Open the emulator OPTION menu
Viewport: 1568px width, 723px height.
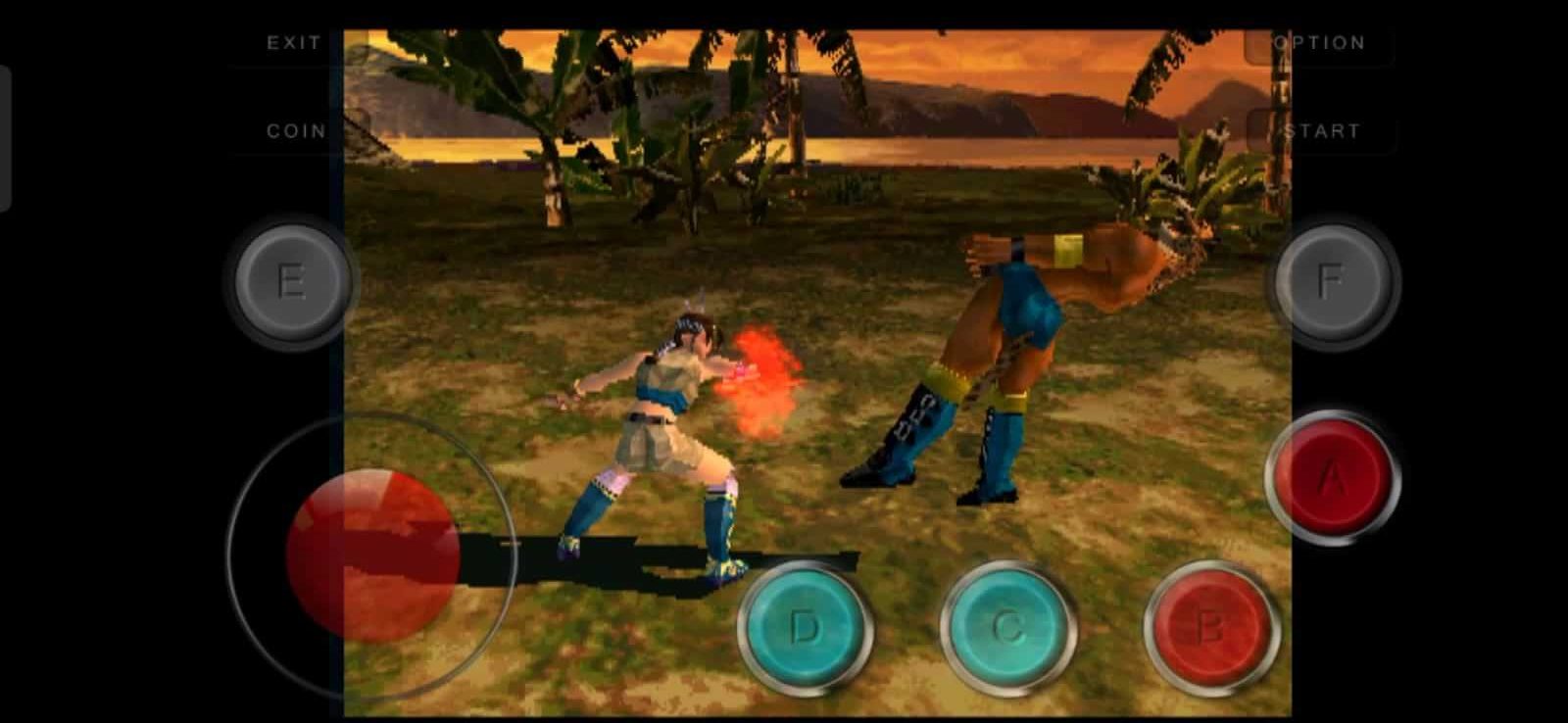1318,42
